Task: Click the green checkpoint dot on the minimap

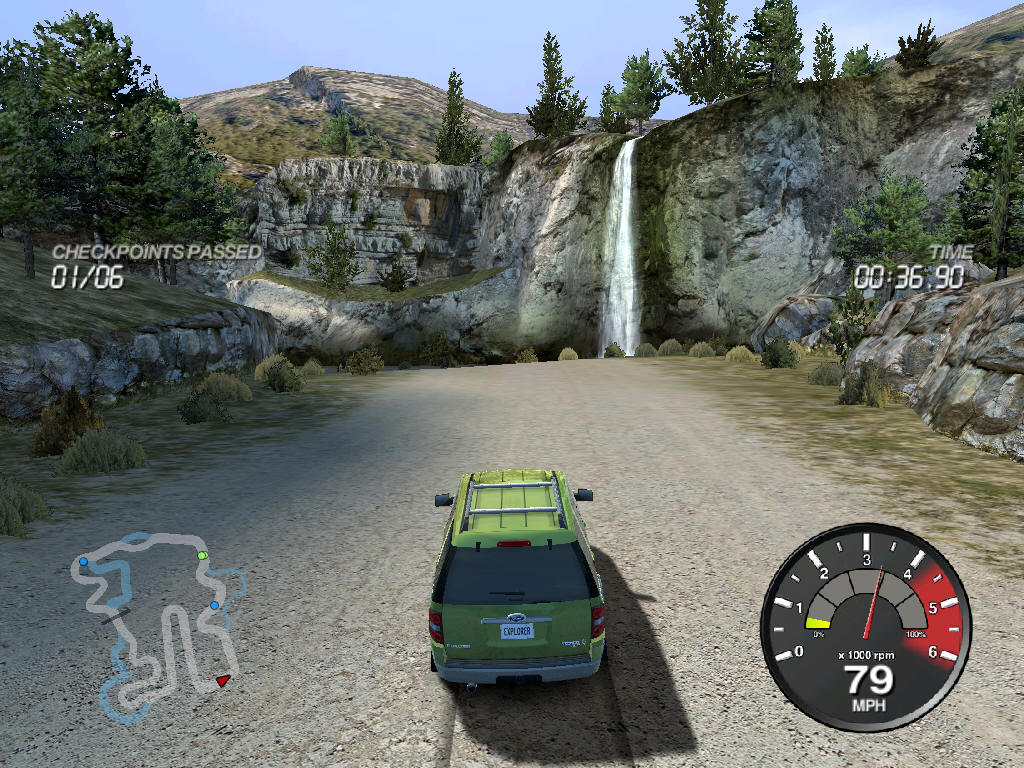Action: pyautogui.click(x=202, y=554)
